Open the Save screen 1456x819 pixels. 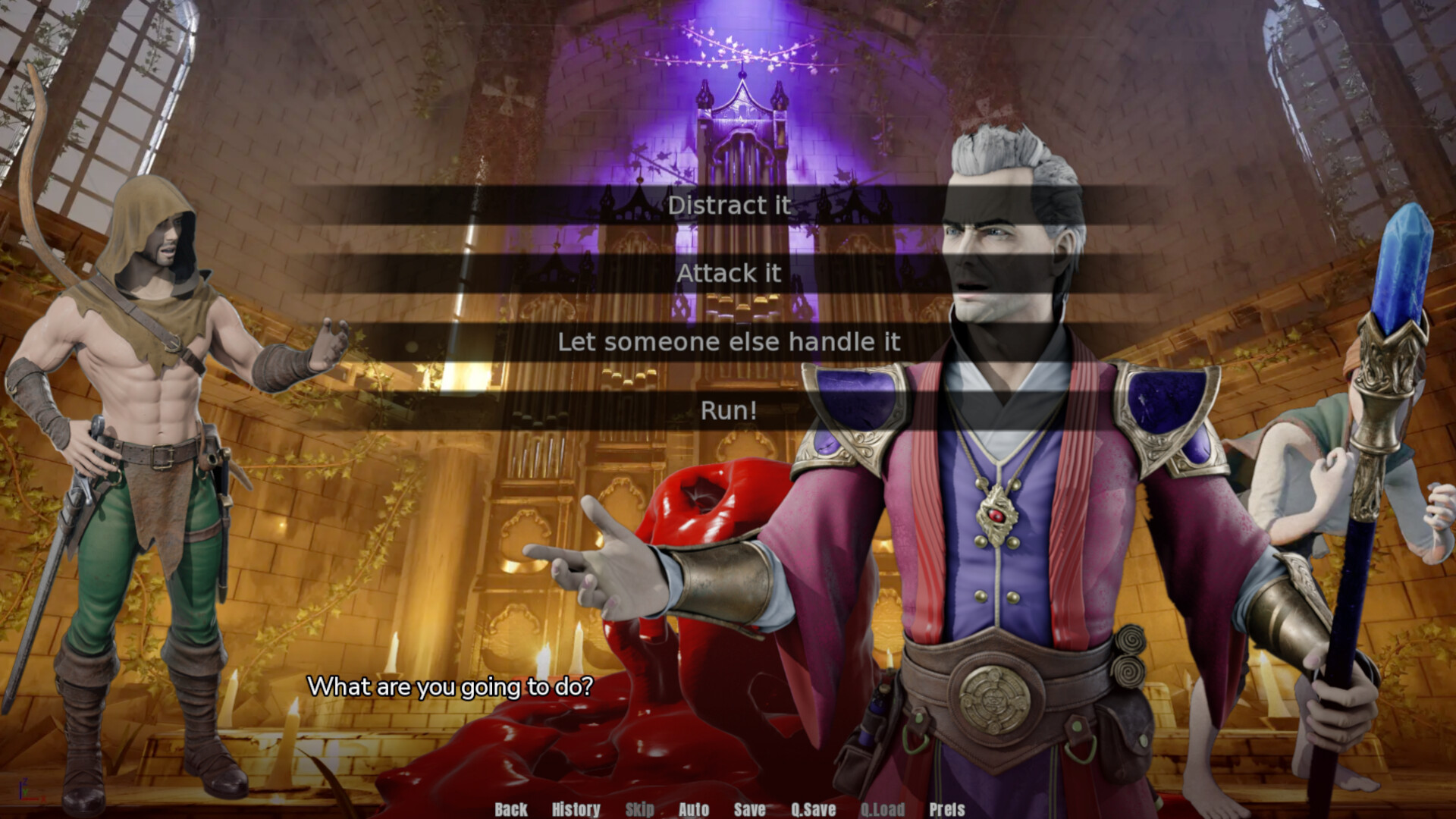[749, 810]
